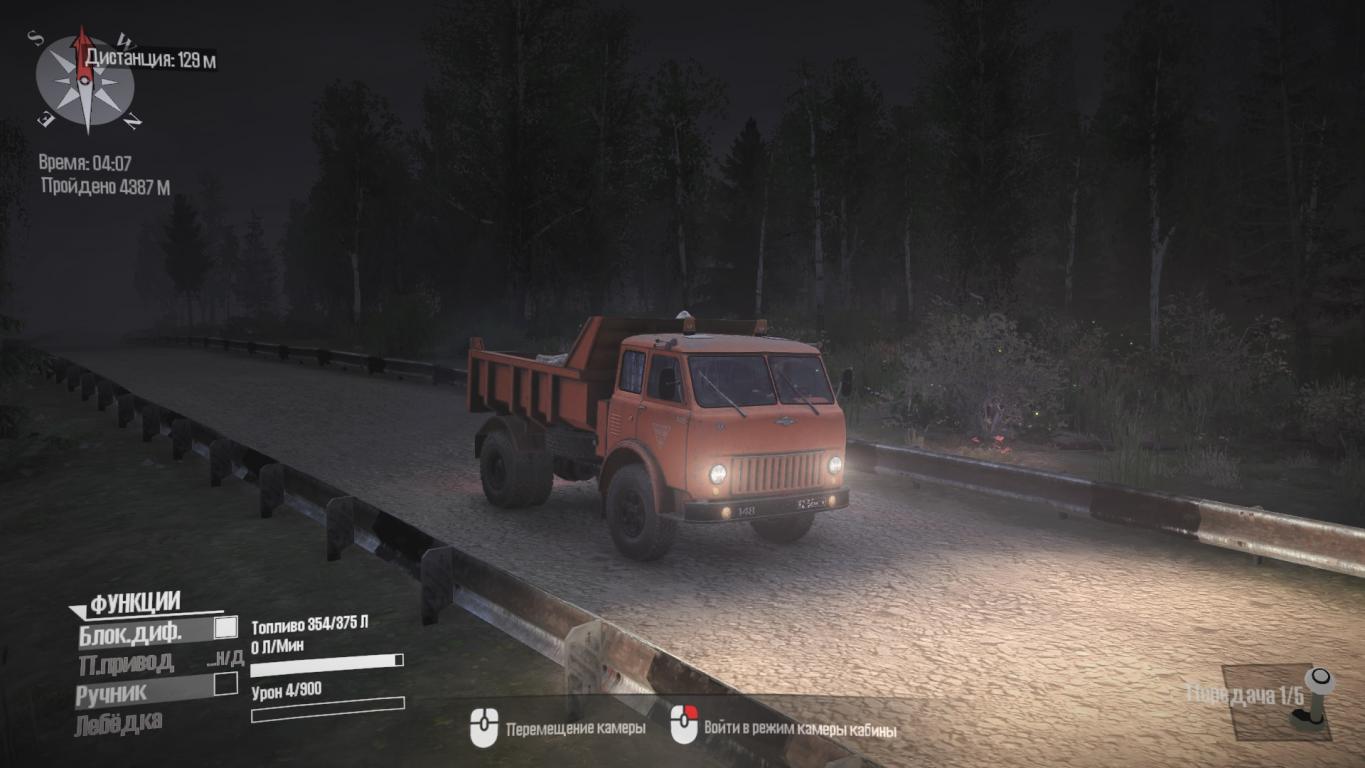Toggle the Ручник handbrake checkbox
This screenshot has height=768, width=1365.
coord(226,684)
